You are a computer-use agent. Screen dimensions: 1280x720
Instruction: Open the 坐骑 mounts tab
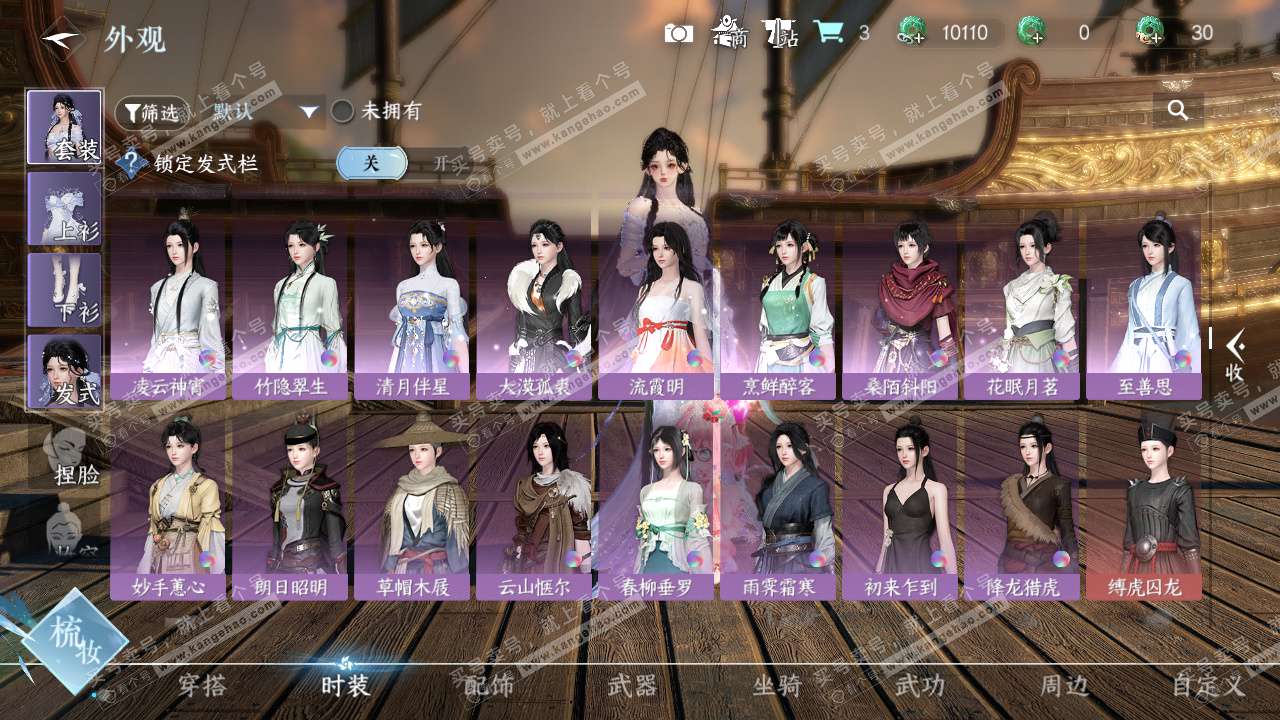[777, 685]
